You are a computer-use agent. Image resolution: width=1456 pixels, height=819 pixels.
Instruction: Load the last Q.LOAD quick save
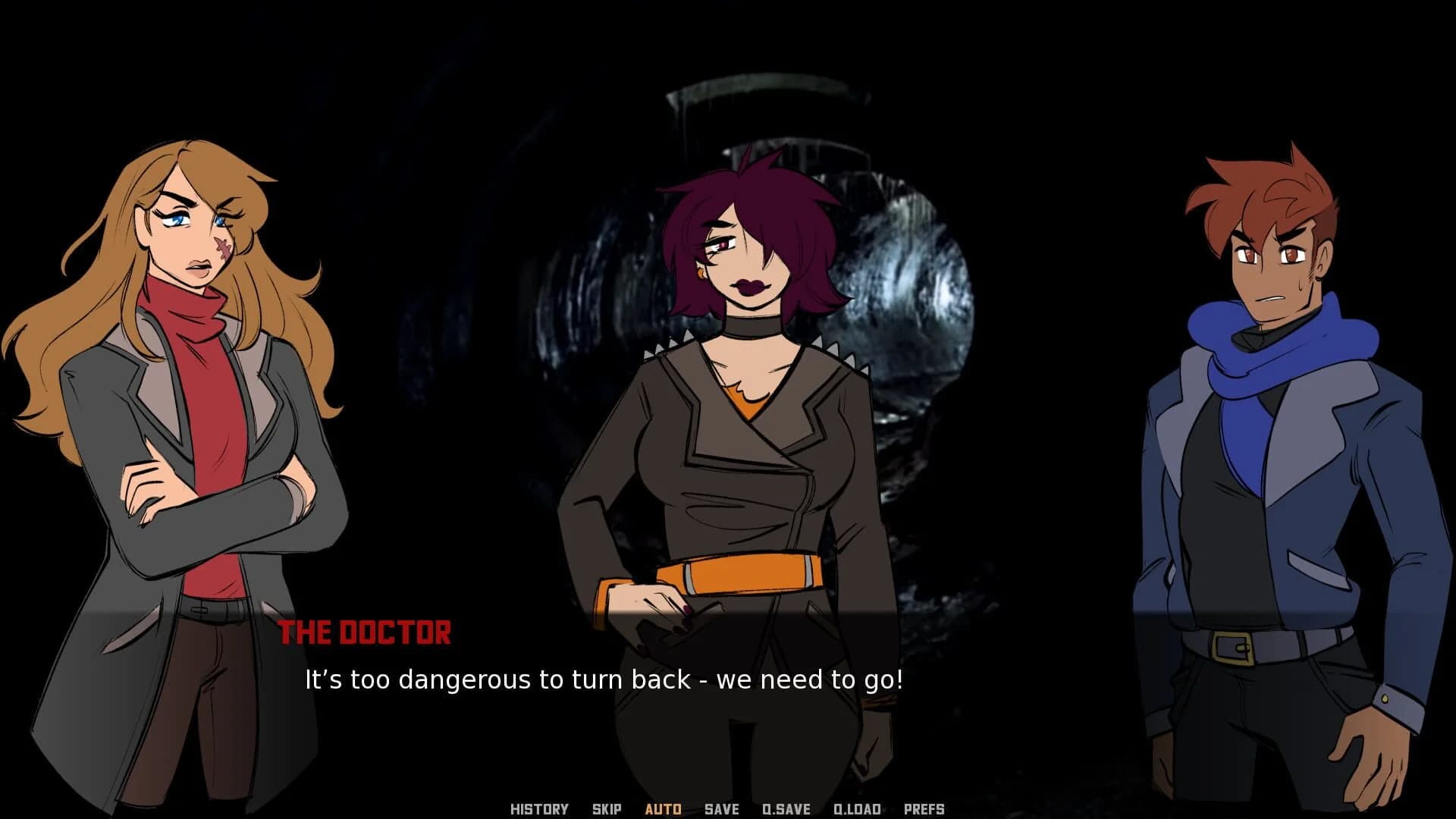coord(858,809)
